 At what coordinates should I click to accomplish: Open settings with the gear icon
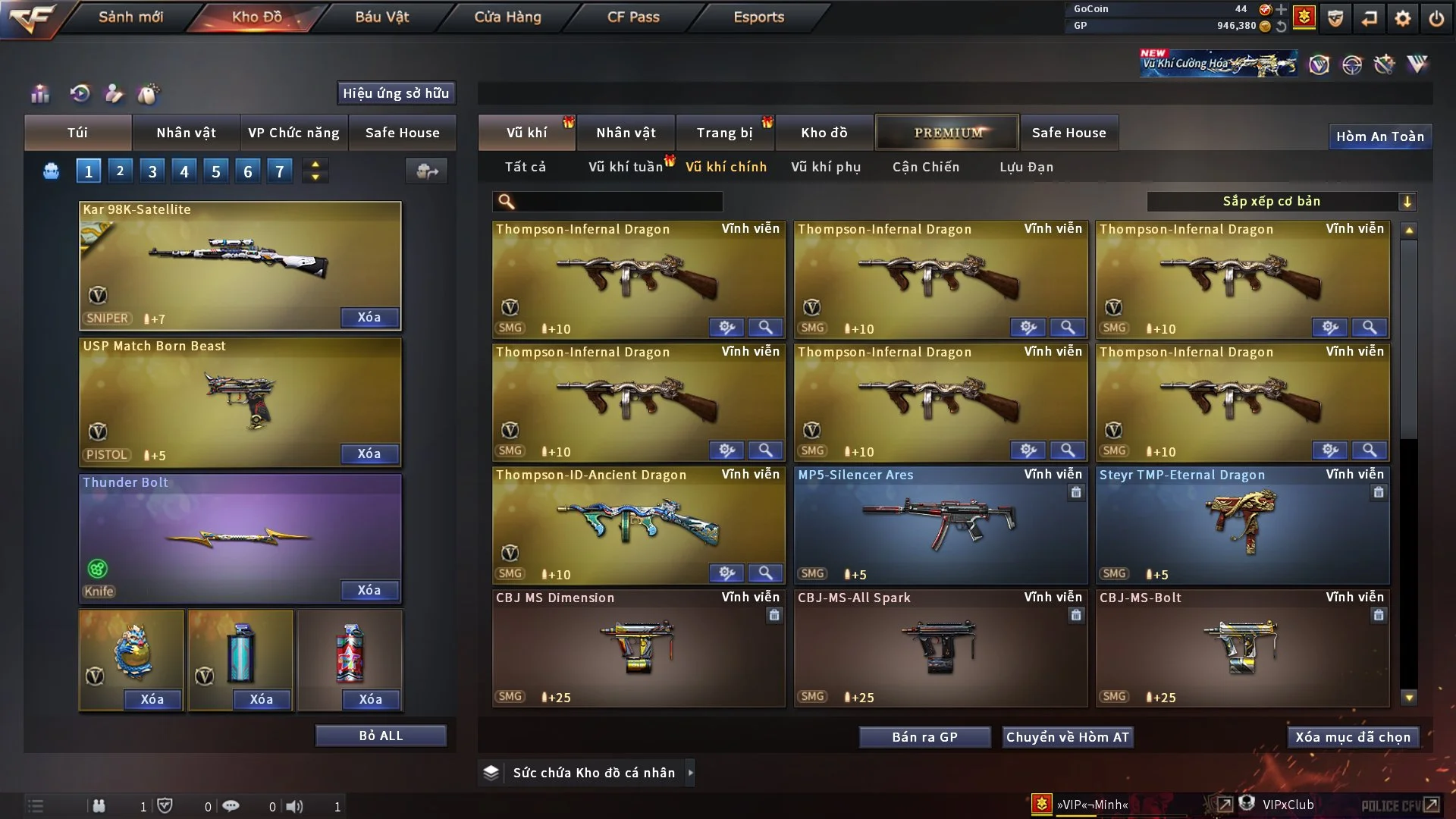click(x=1402, y=18)
